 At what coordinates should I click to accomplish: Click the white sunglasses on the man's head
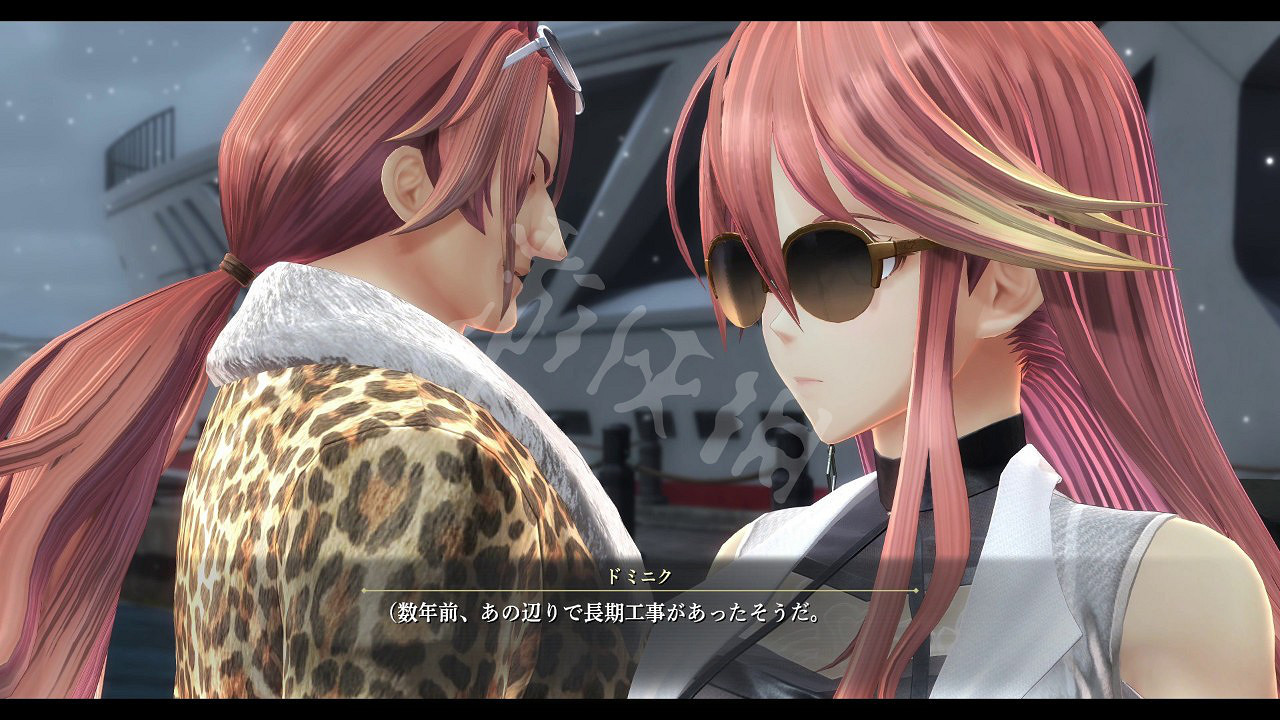point(547,55)
